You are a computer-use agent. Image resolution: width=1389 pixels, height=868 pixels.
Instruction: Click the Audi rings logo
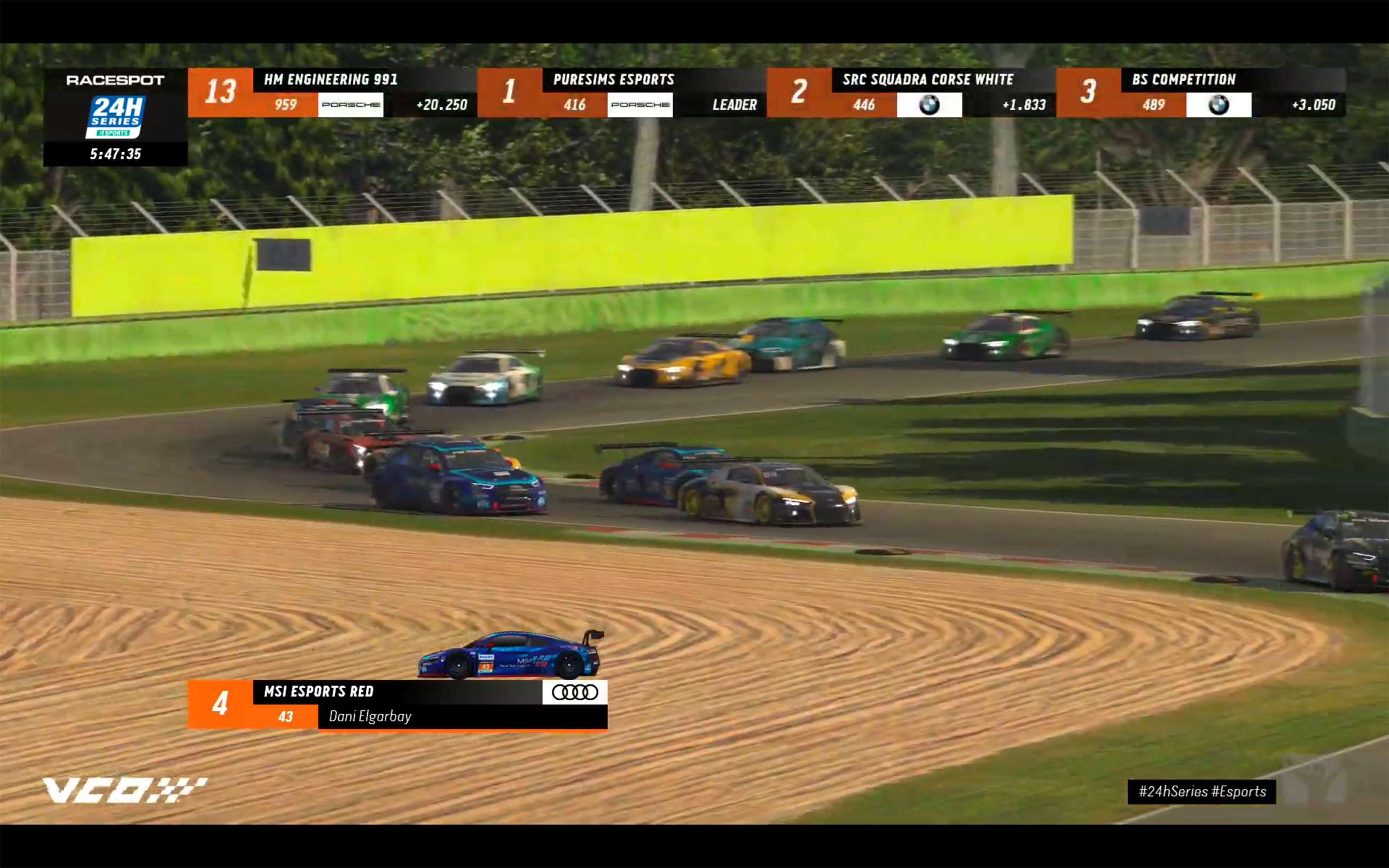tap(574, 692)
